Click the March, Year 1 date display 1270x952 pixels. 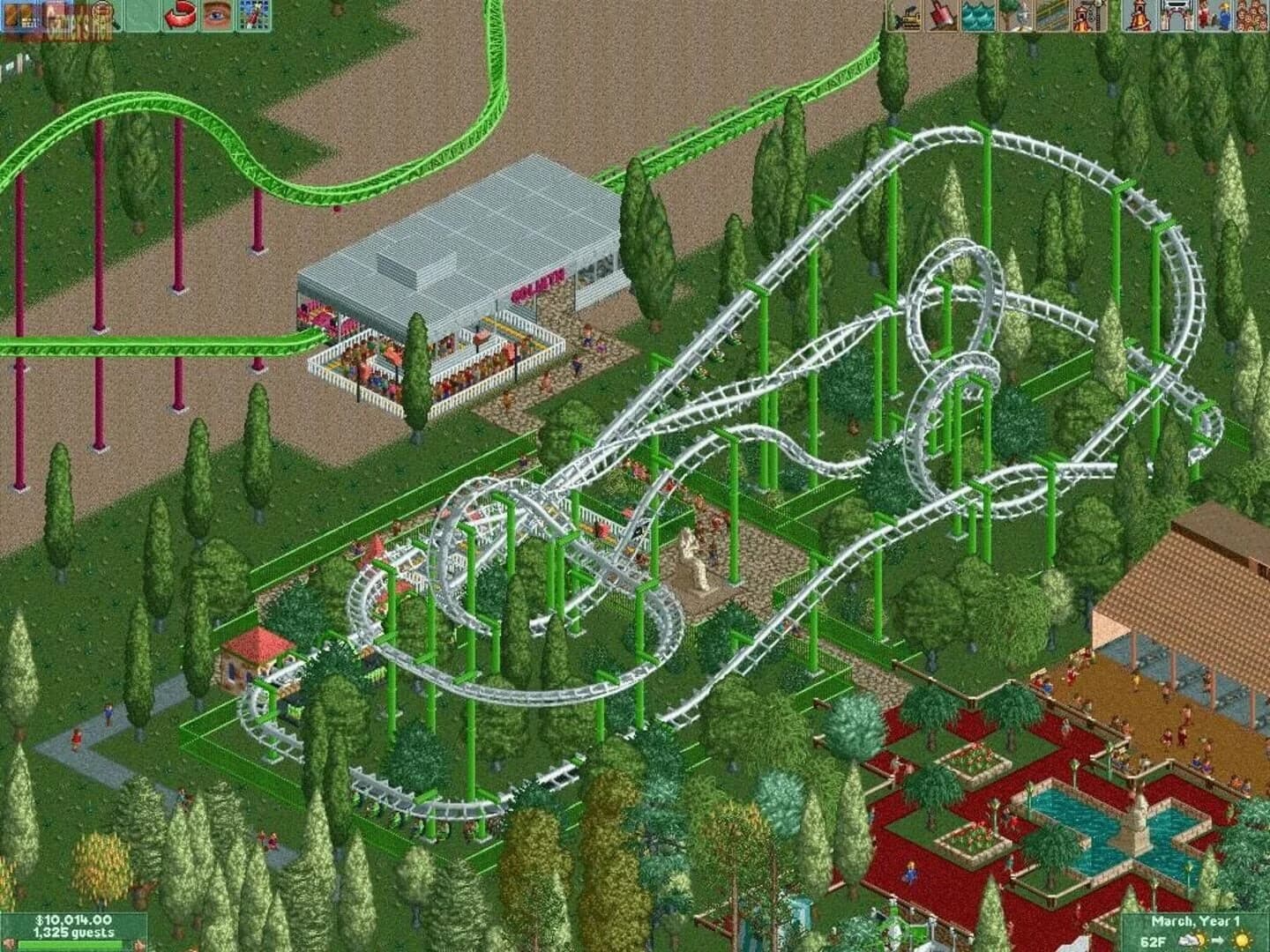point(1196,920)
